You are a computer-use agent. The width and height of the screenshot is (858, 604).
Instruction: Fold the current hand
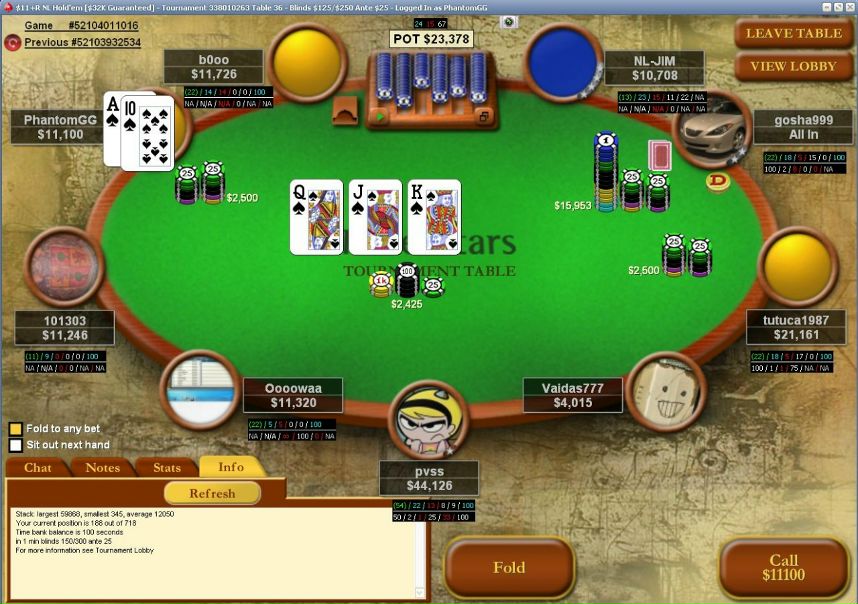(x=509, y=568)
